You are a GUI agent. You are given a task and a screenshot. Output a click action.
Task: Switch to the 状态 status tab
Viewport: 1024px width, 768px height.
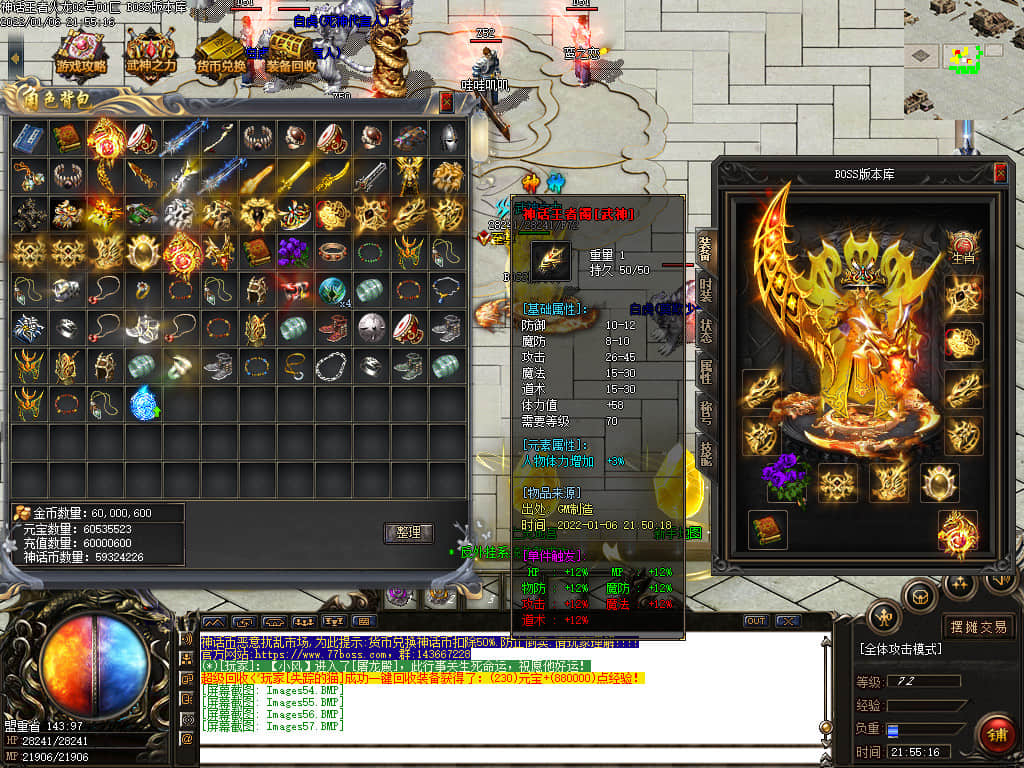pos(705,332)
